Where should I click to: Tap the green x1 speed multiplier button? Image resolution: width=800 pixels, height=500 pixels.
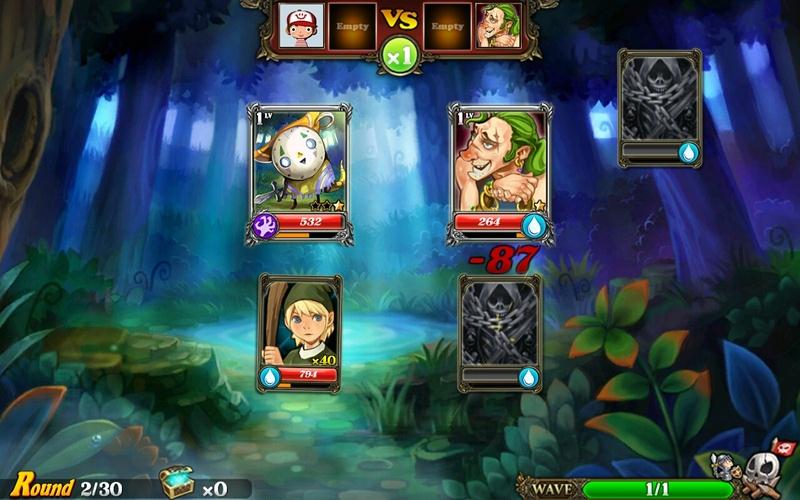[400, 56]
